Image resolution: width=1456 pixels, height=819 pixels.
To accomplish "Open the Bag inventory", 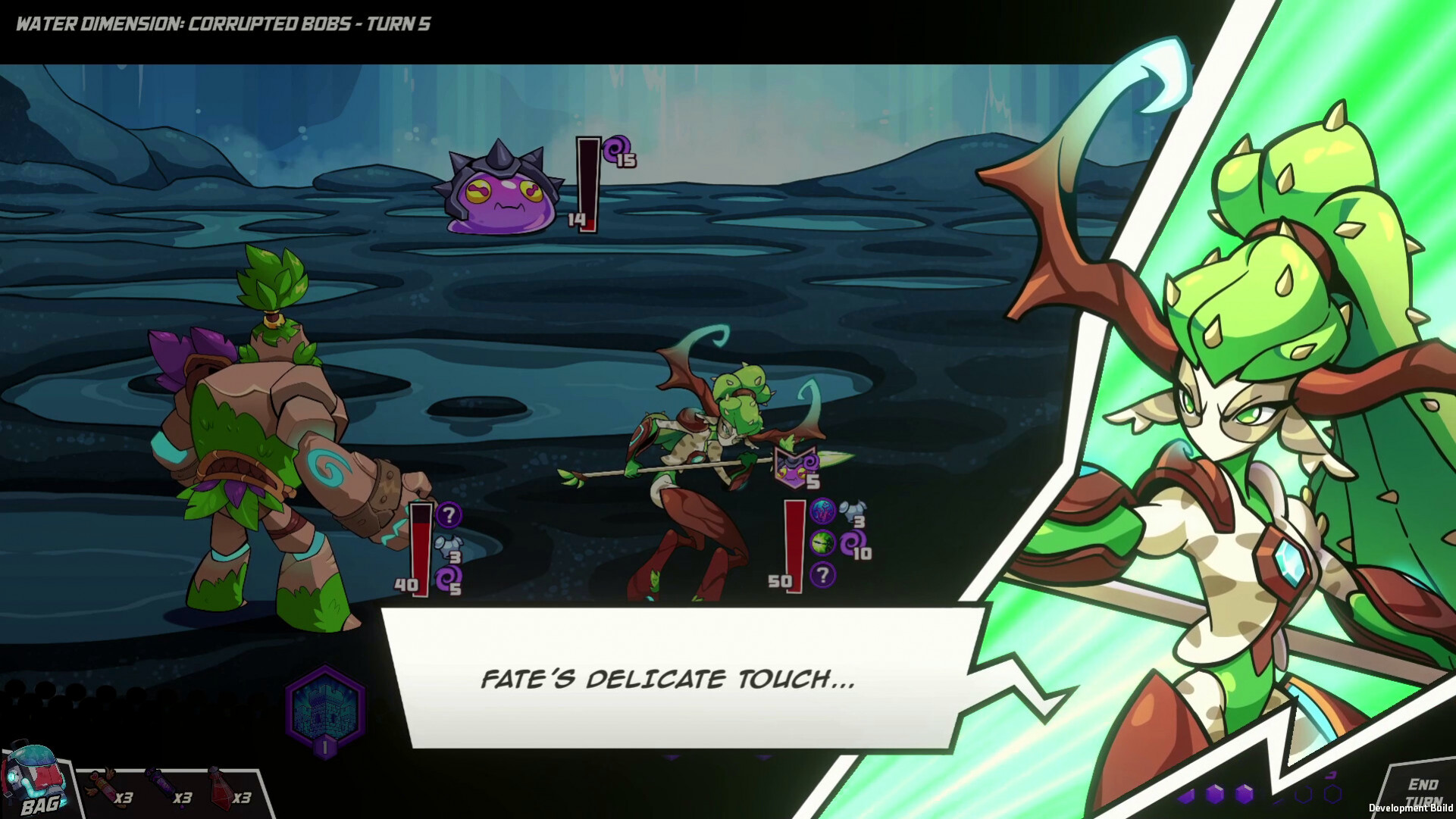I will tap(36, 782).
